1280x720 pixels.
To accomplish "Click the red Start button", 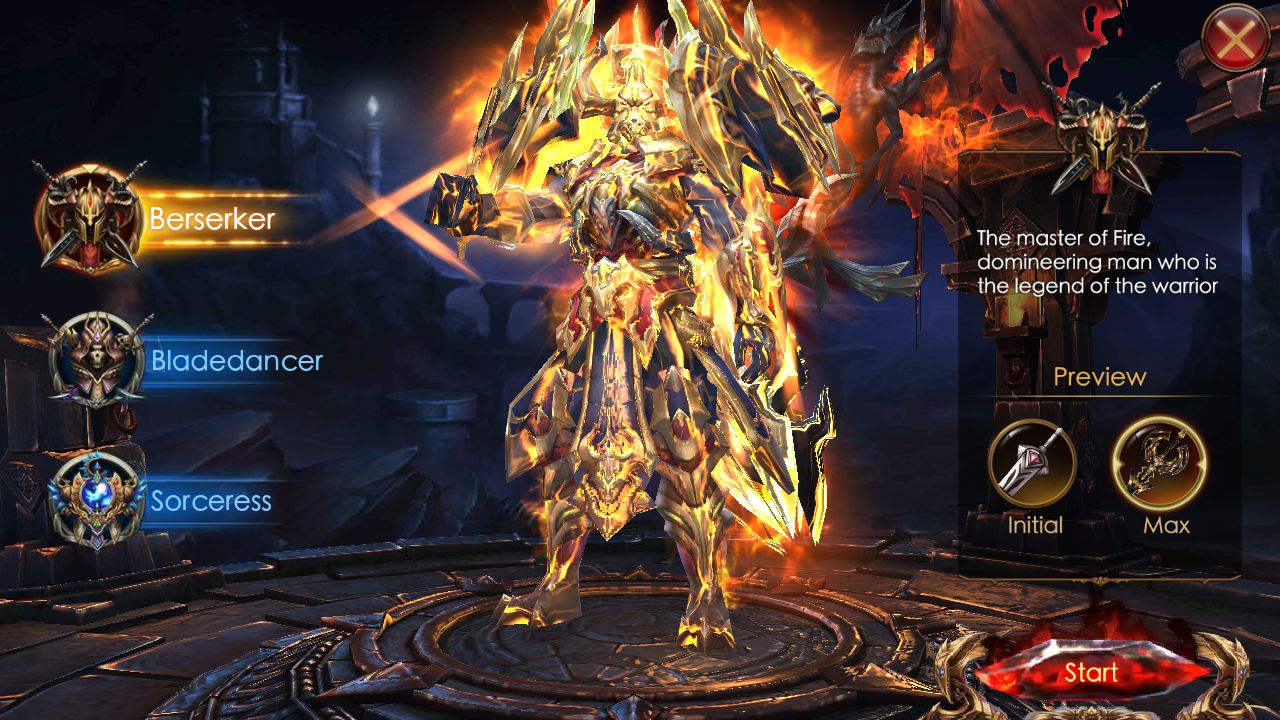I will (x=1090, y=673).
